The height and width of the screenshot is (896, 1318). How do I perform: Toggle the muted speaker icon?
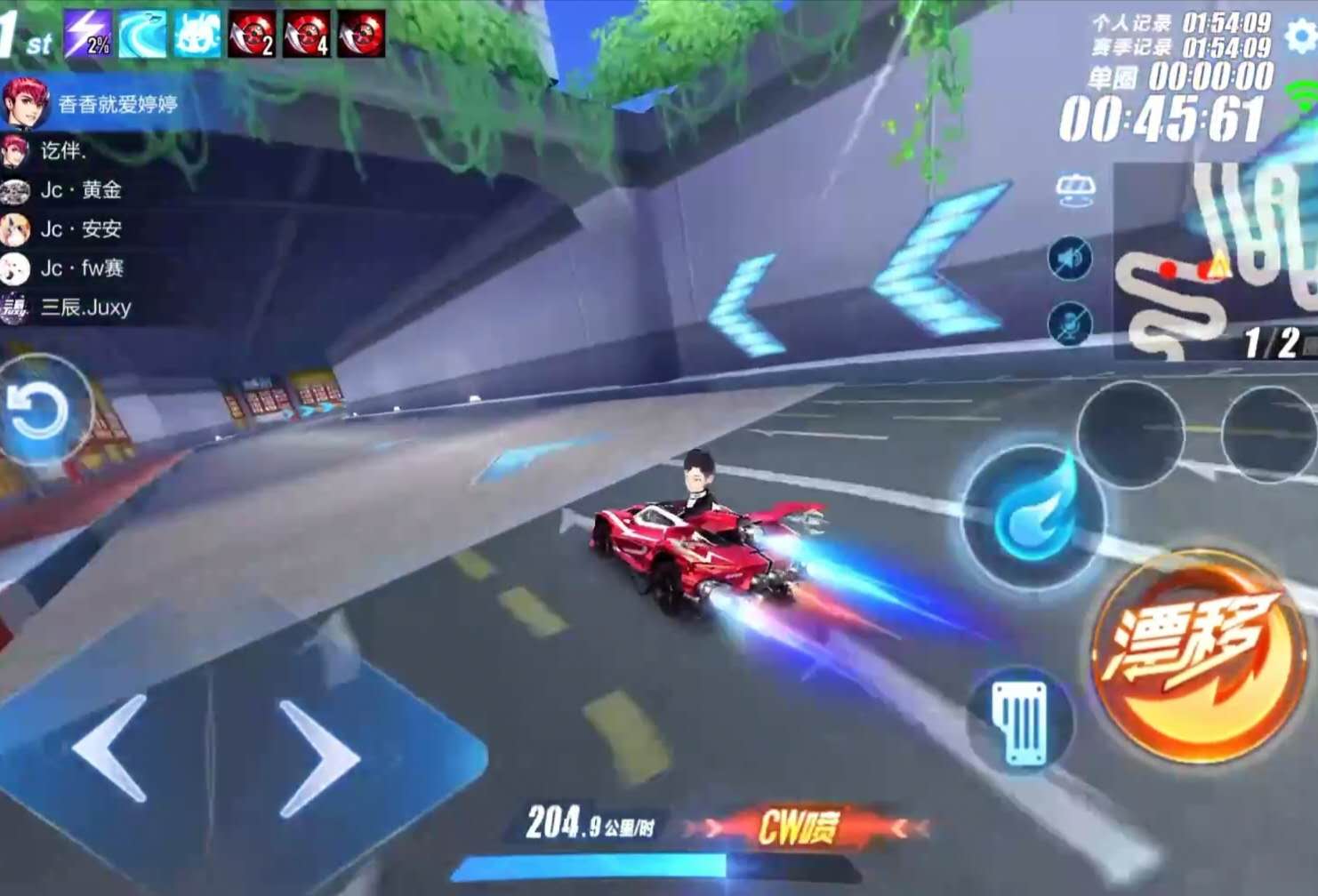tap(1070, 259)
